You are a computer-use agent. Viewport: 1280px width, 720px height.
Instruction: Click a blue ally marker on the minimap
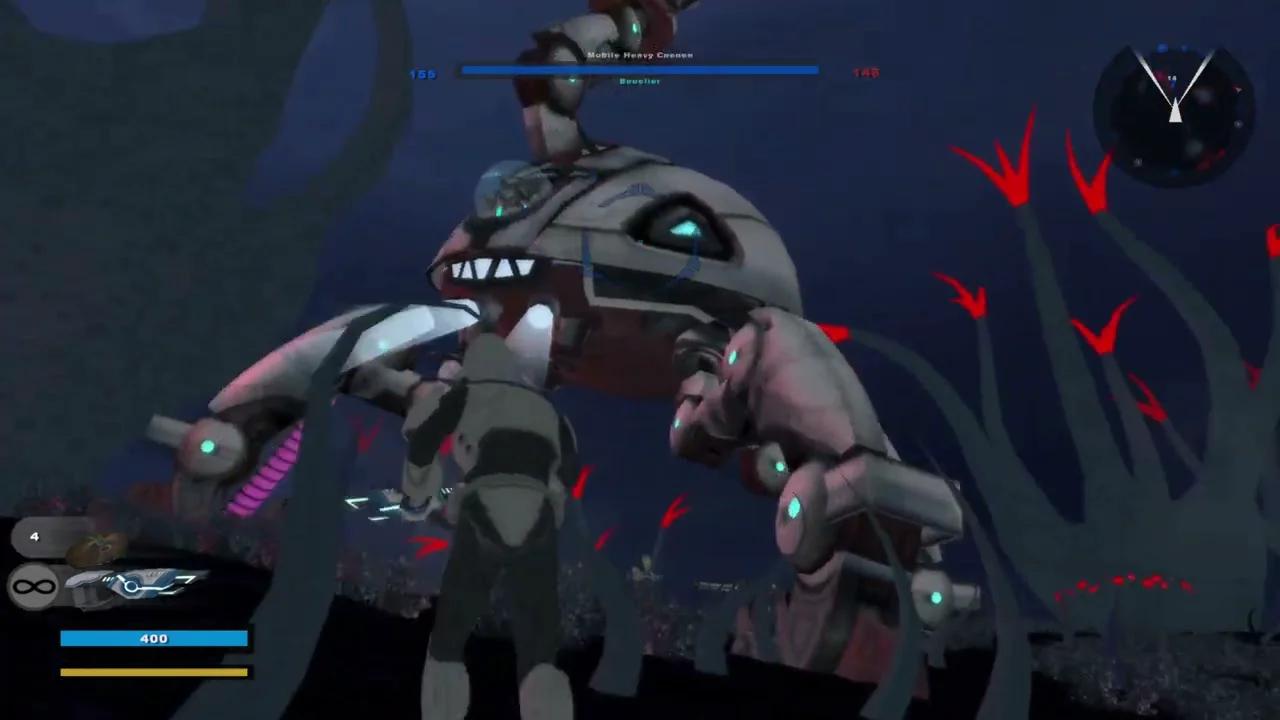(1162, 48)
